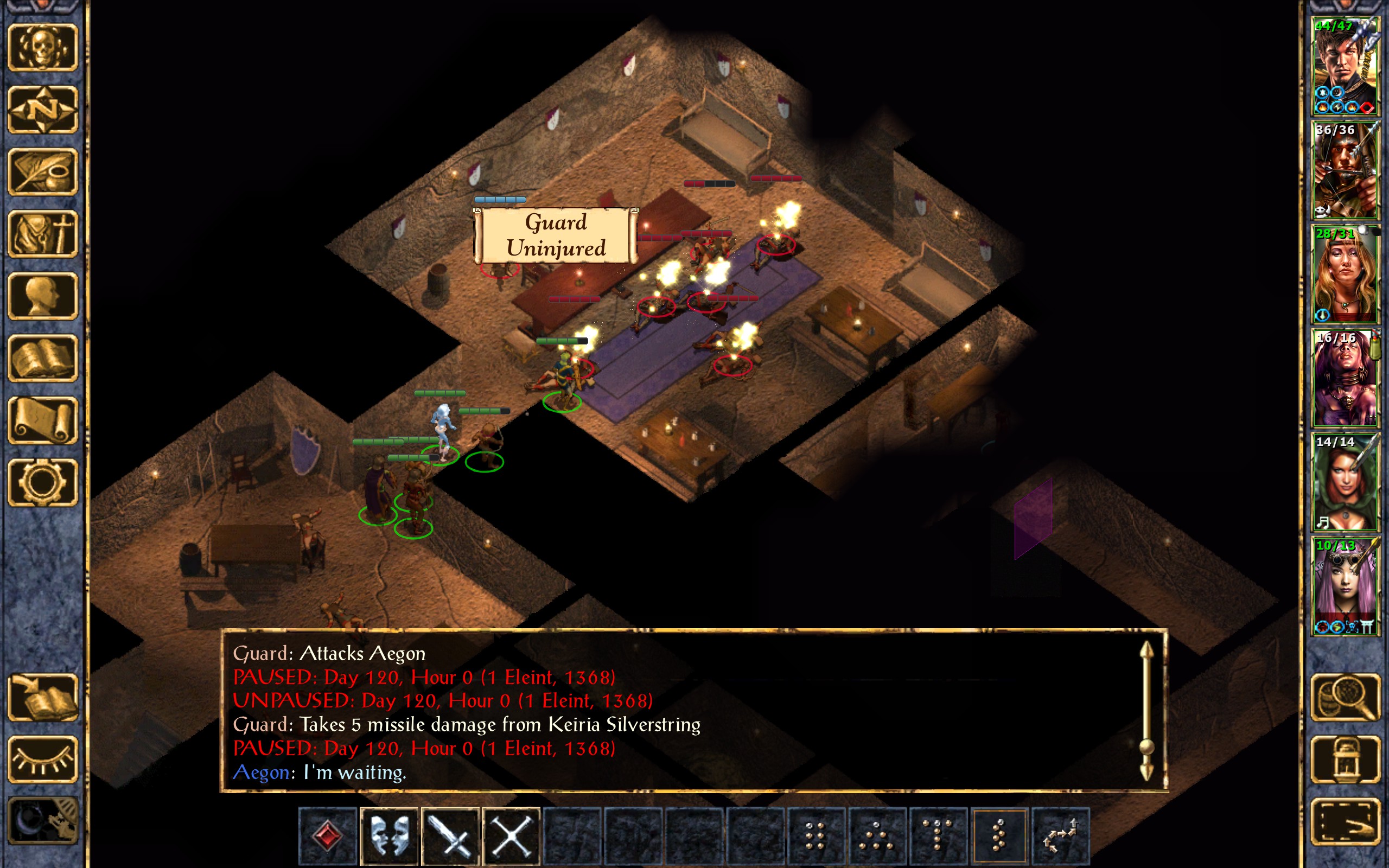1389x868 pixels.
Task: Activate the sword attack command
Action: pos(450,837)
